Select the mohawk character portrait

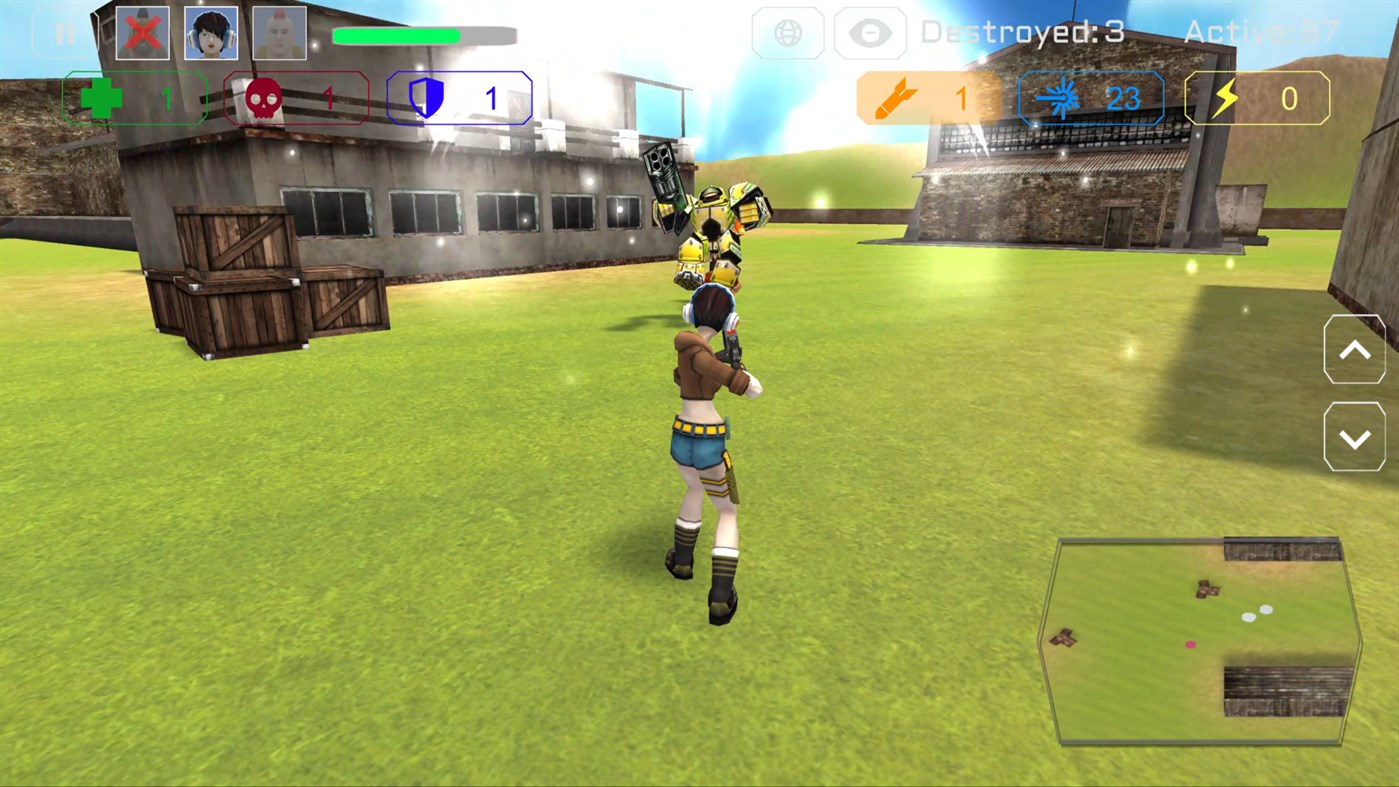click(279, 32)
